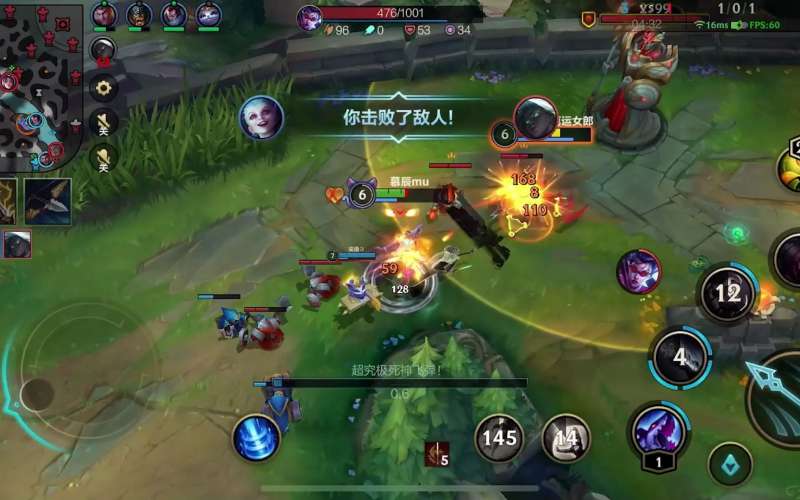The height and width of the screenshot is (500, 800).
Task: Use the summoner spell showing 145
Action: (498, 437)
